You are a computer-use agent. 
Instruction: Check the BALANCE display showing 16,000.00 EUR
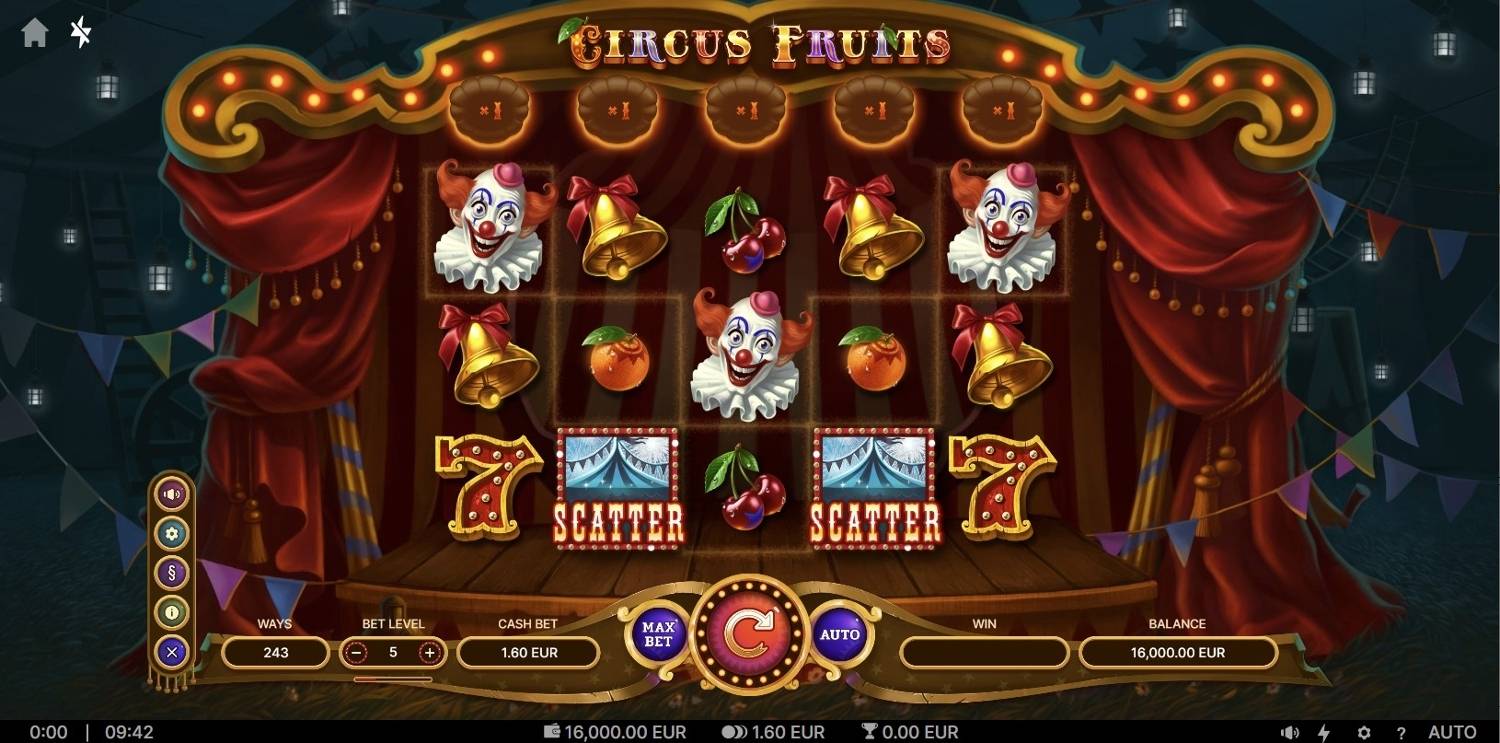(1177, 653)
